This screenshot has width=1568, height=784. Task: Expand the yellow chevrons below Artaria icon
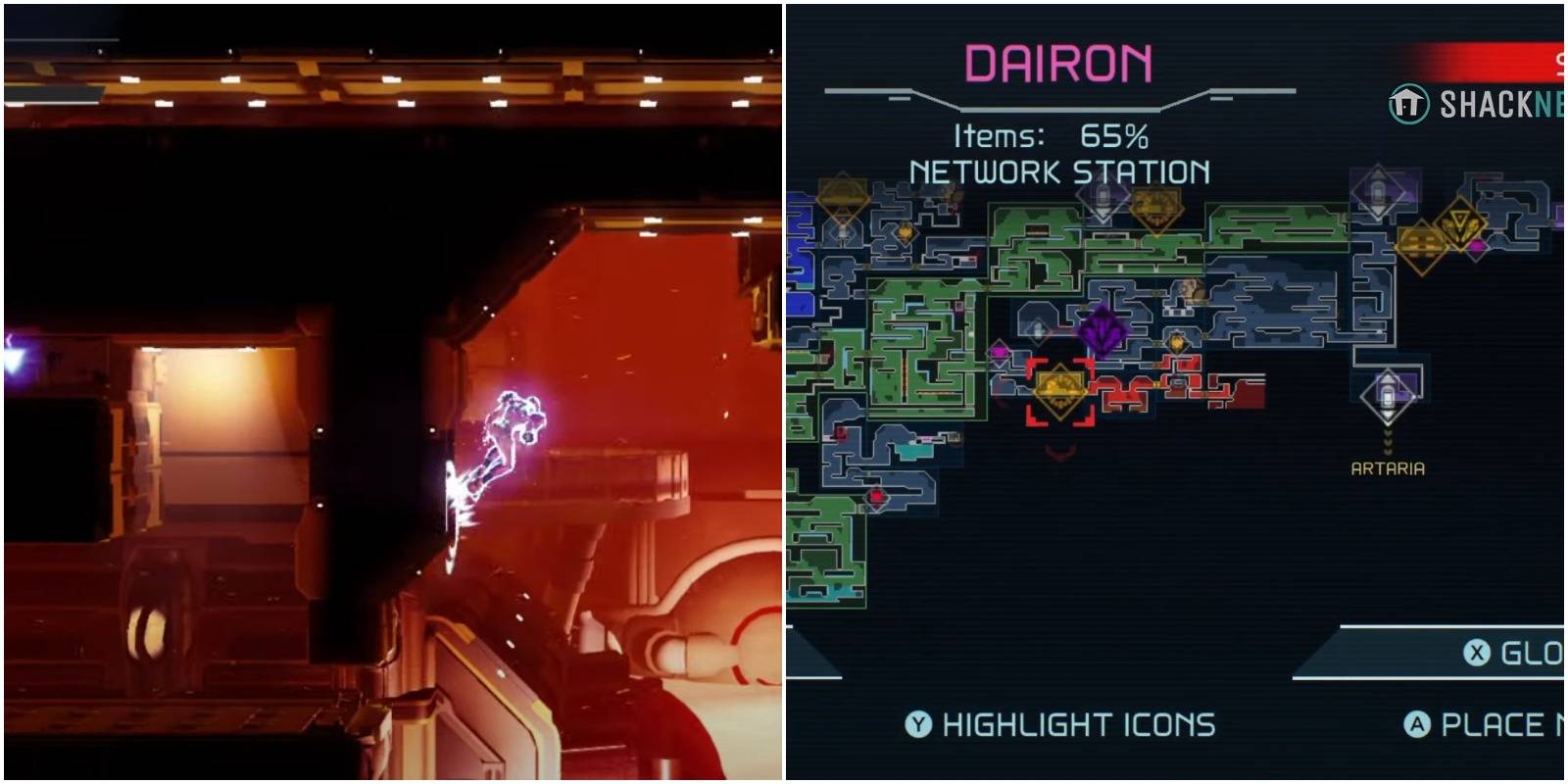click(1387, 443)
